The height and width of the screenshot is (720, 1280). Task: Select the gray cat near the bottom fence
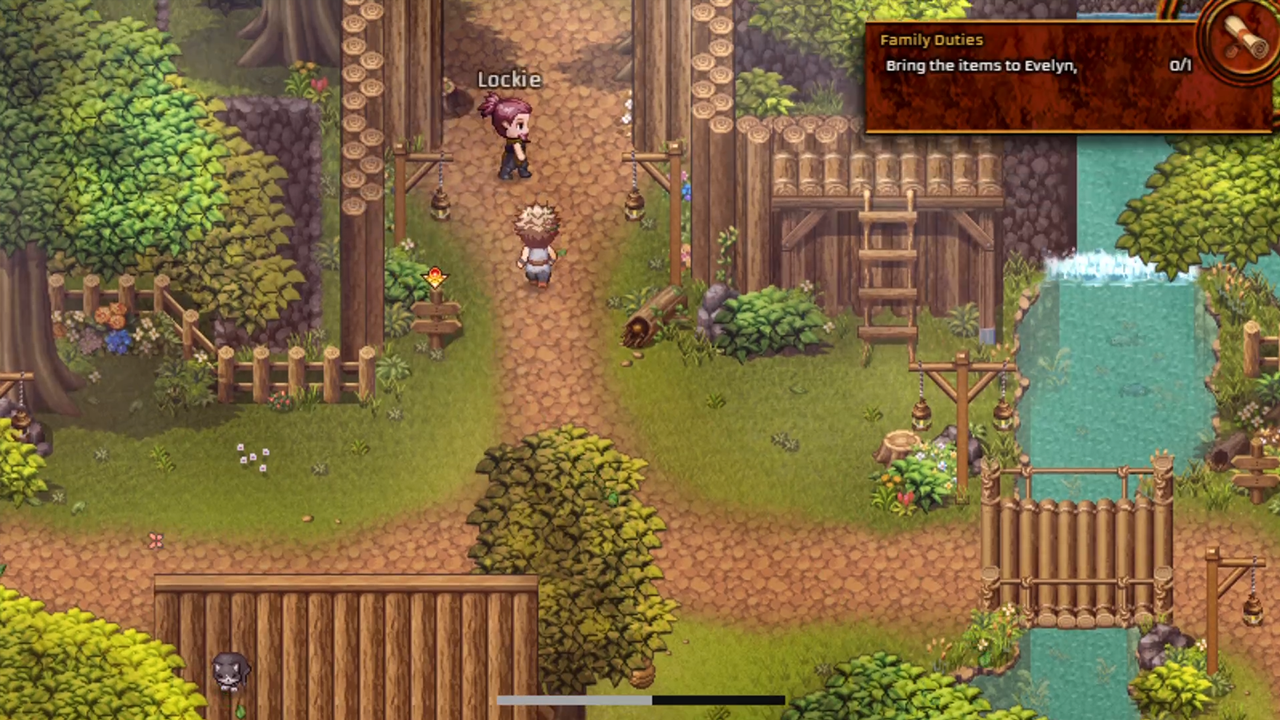[230, 672]
